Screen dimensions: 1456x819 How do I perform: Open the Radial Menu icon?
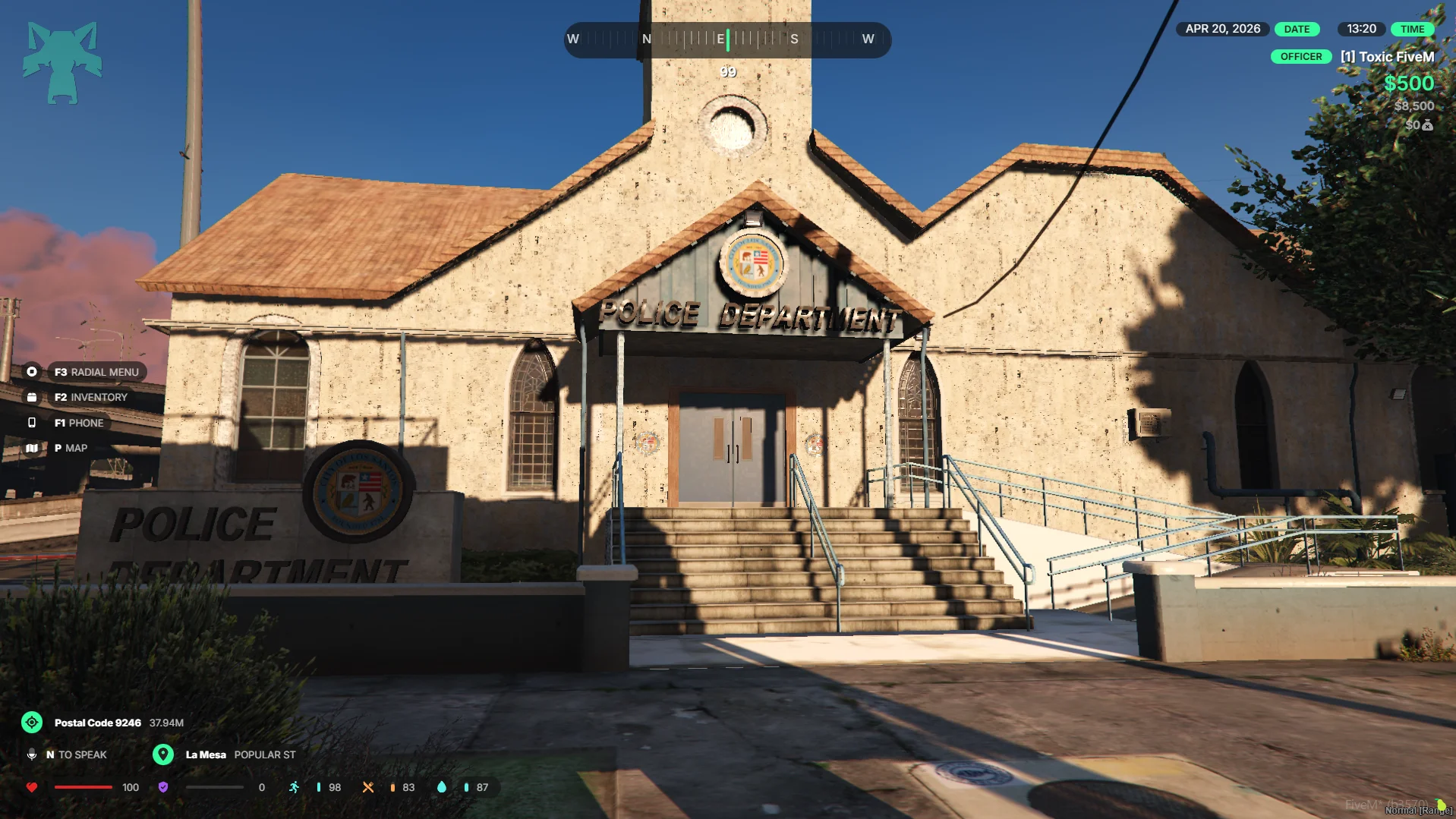coord(32,372)
